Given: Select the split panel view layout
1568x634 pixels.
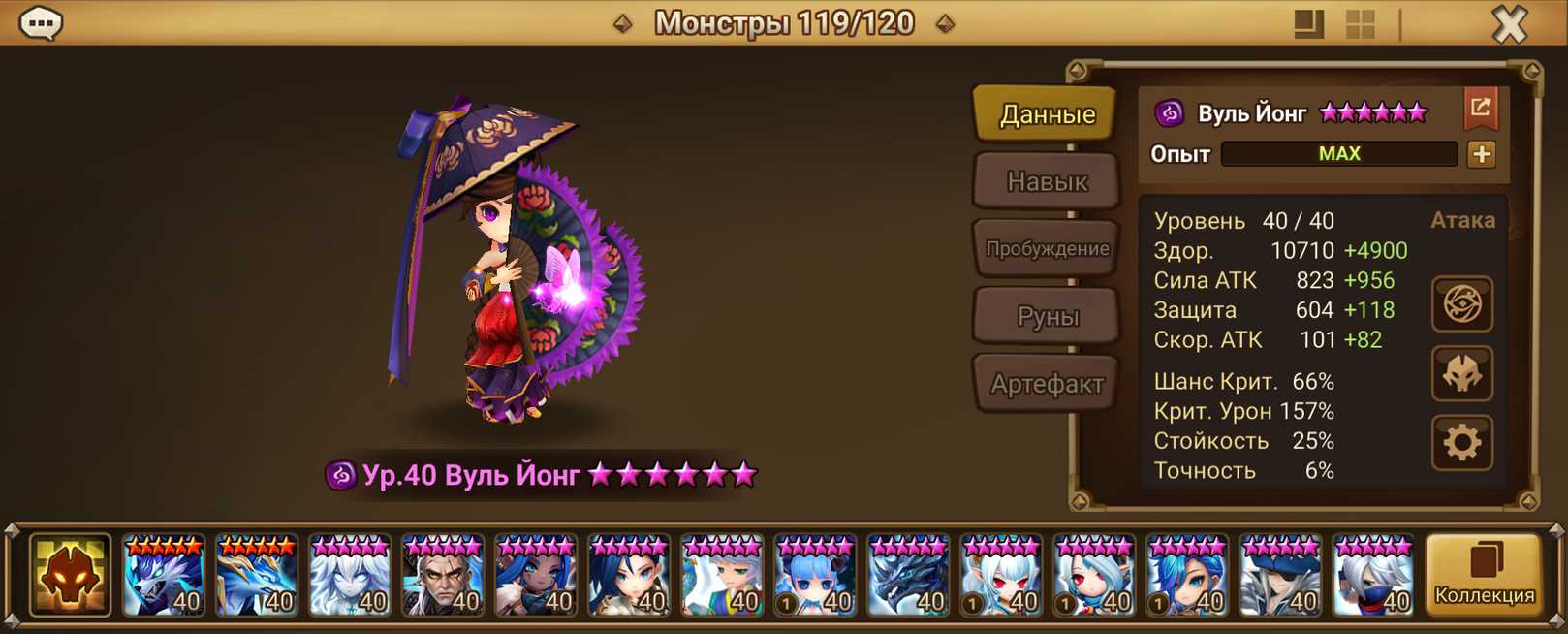Looking at the screenshot, I should pos(1308,24).
